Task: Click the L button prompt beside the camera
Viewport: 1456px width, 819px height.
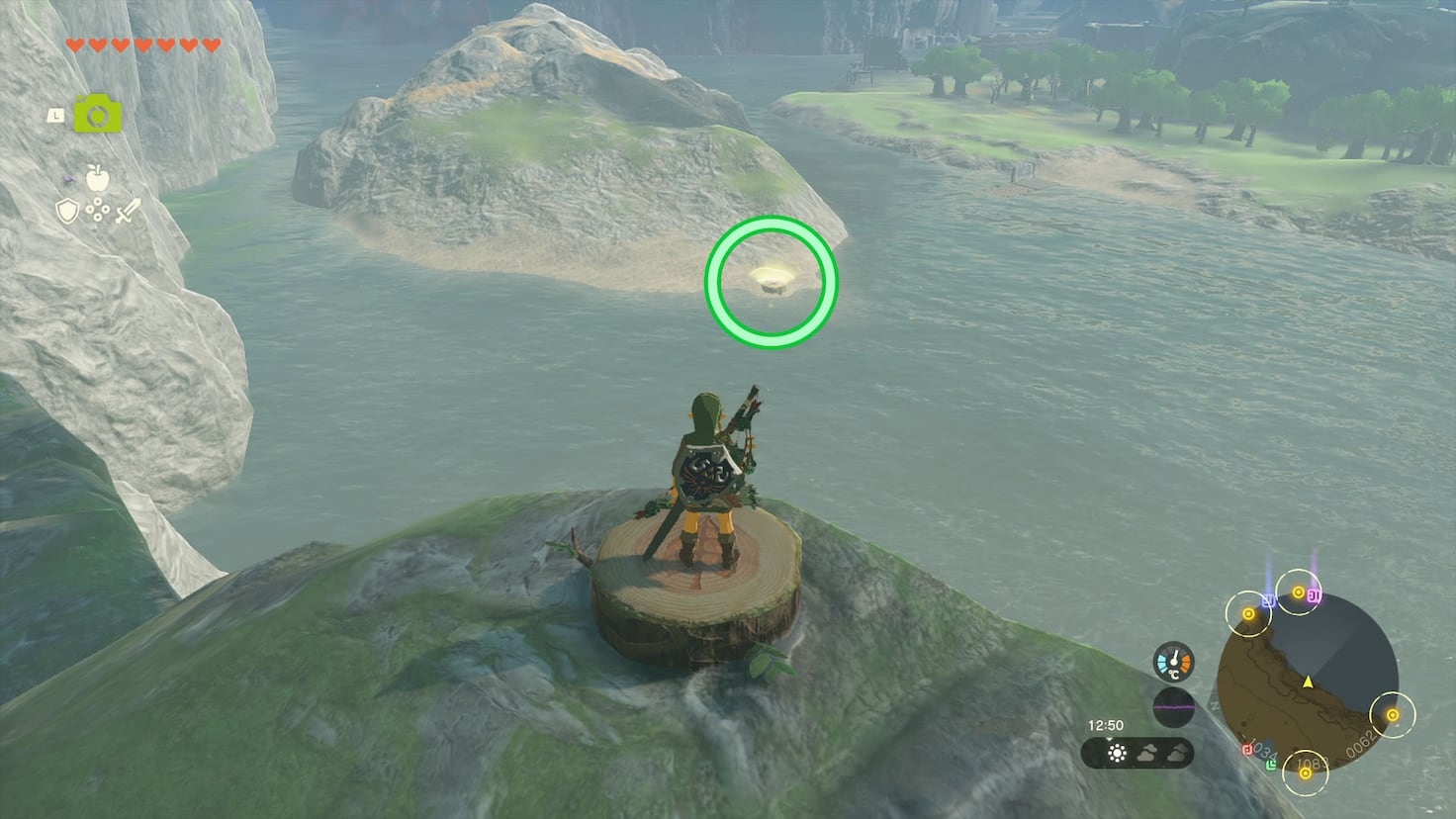Action: [55, 115]
